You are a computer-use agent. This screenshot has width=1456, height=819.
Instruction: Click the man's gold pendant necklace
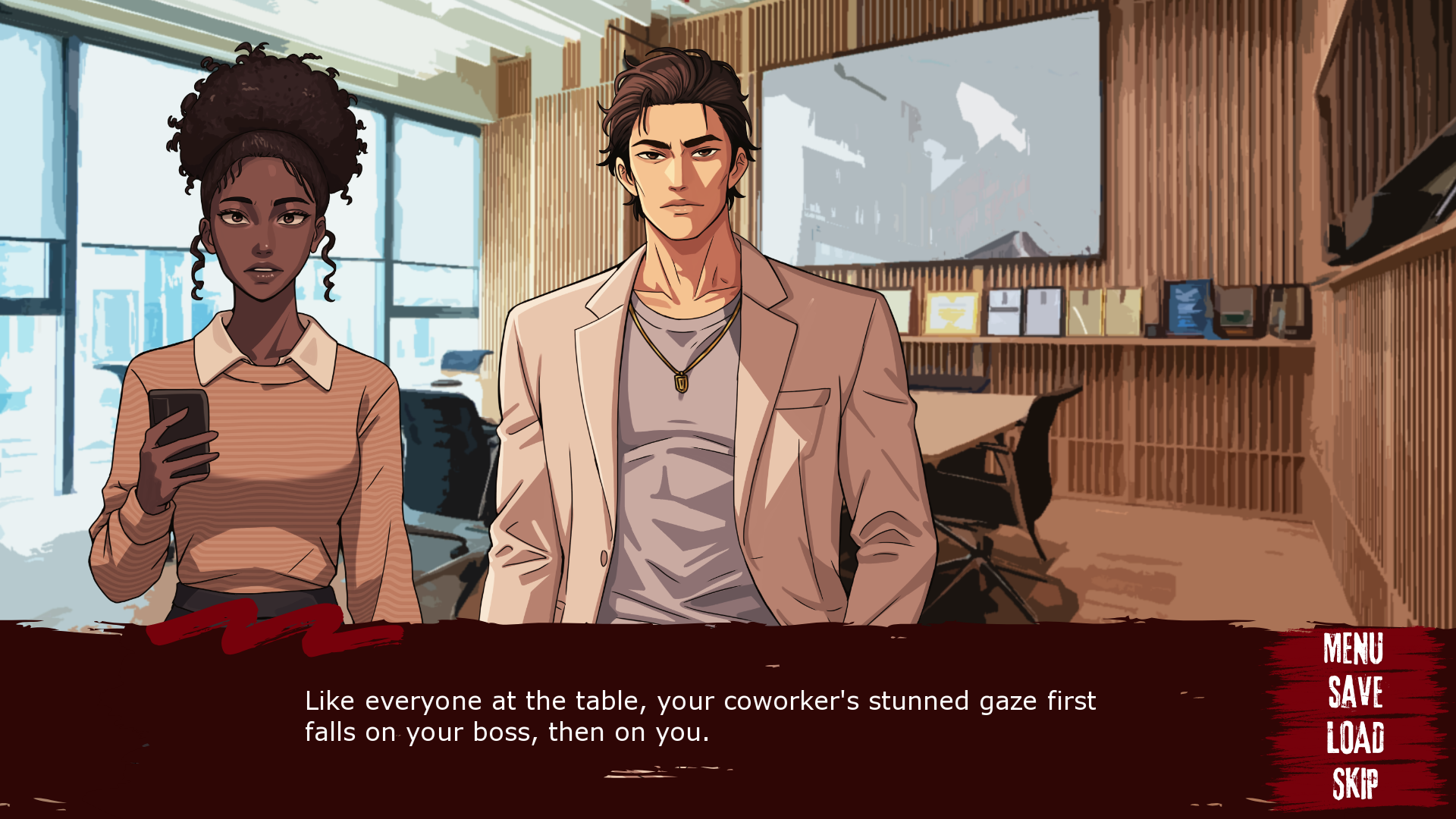point(681,383)
